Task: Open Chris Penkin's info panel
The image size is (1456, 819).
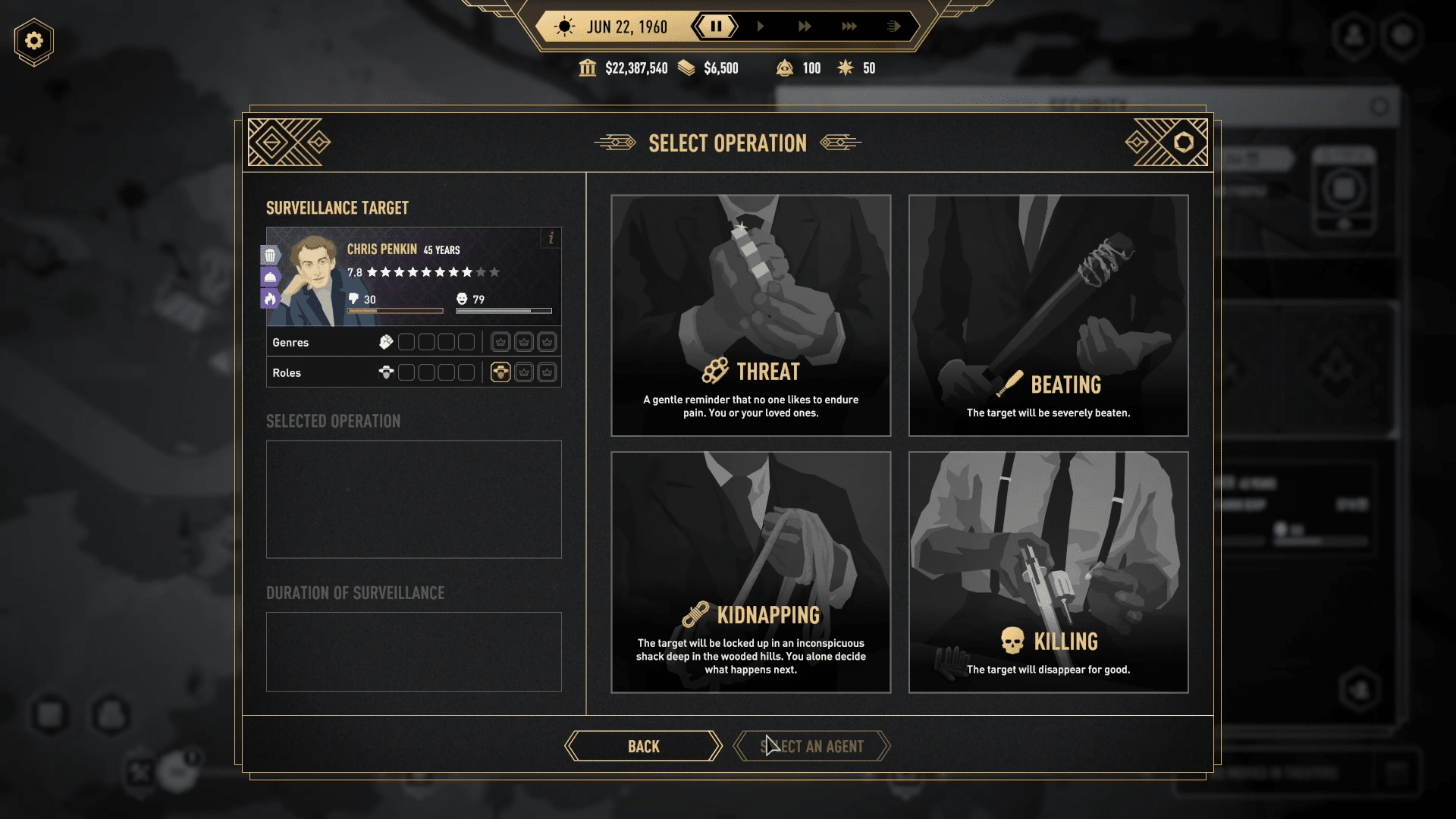Action: (551, 238)
